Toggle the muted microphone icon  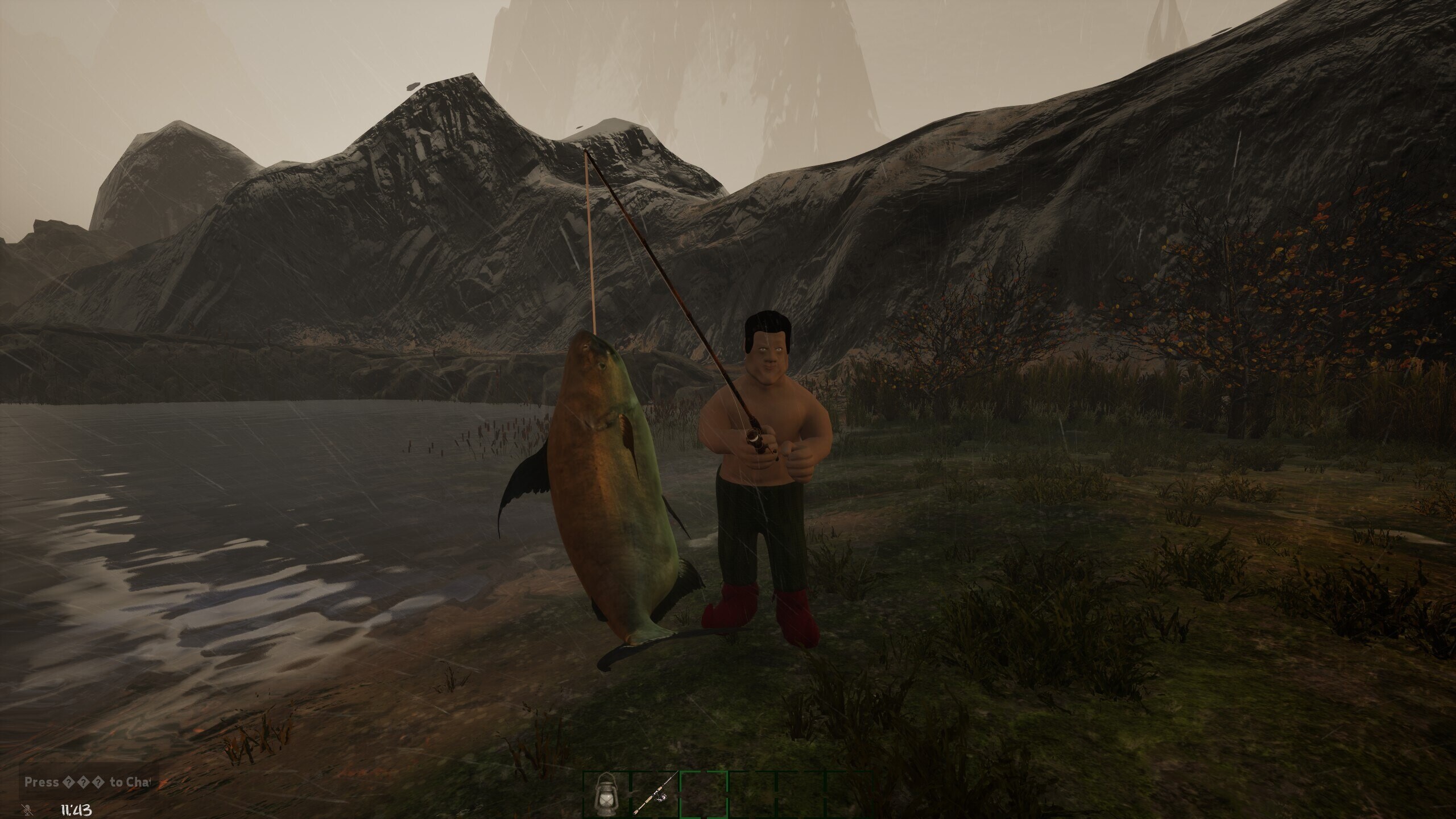click(28, 809)
